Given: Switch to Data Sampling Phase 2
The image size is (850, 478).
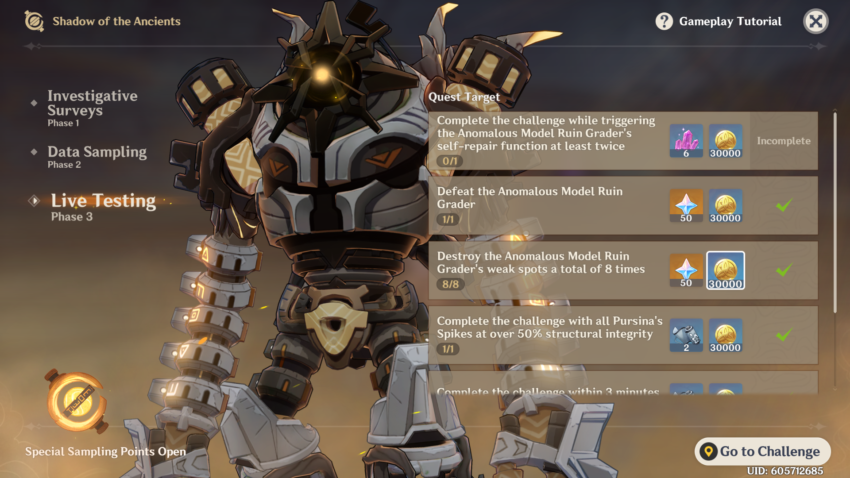Looking at the screenshot, I should click(x=96, y=156).
